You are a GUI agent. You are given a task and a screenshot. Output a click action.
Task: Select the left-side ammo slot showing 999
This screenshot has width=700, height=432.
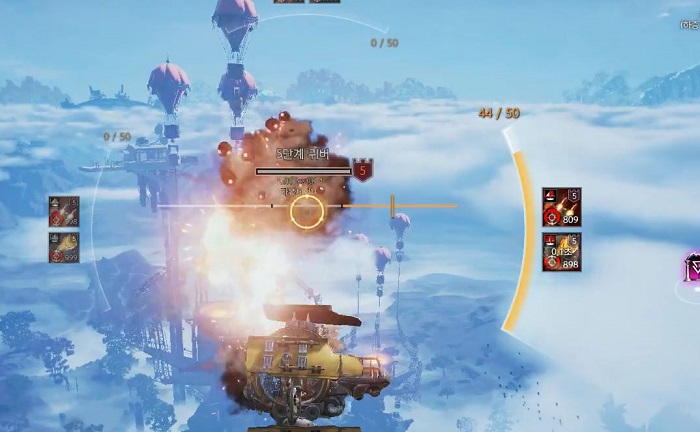pyautogui.click(x=64, y=247)
